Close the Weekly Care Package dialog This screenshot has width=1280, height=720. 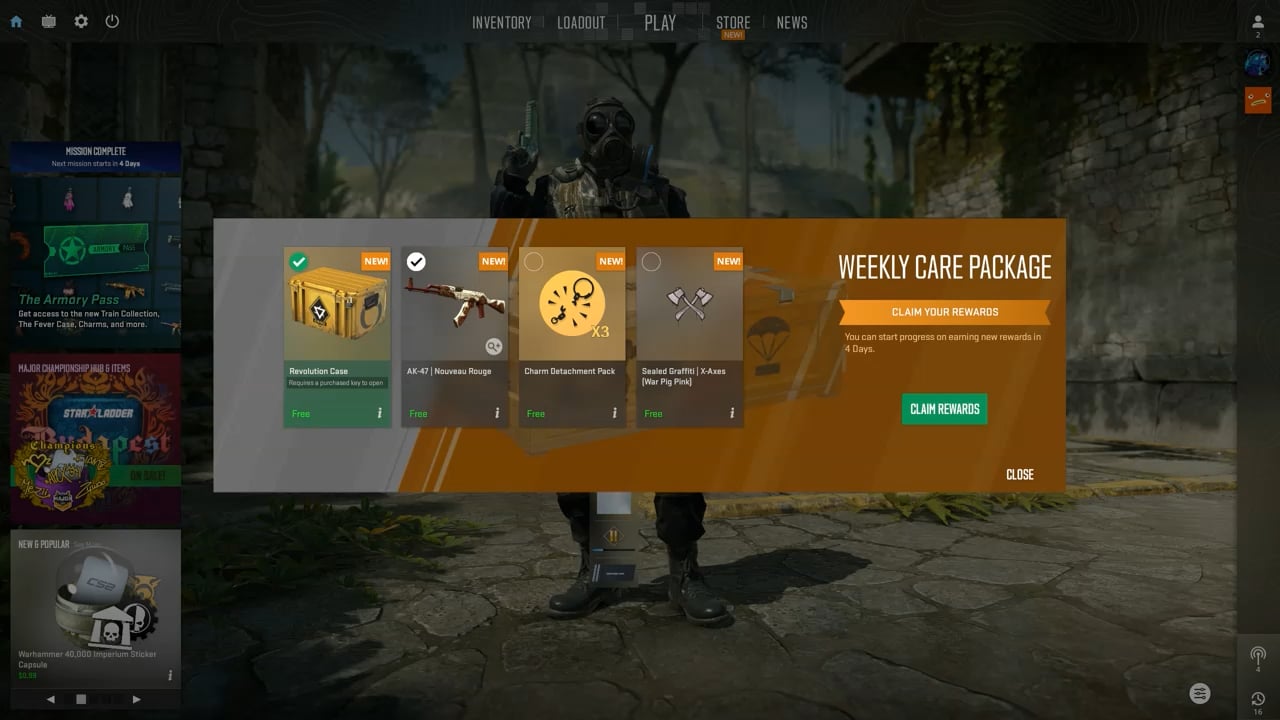pyautogui.click(x=1019, y=474)
